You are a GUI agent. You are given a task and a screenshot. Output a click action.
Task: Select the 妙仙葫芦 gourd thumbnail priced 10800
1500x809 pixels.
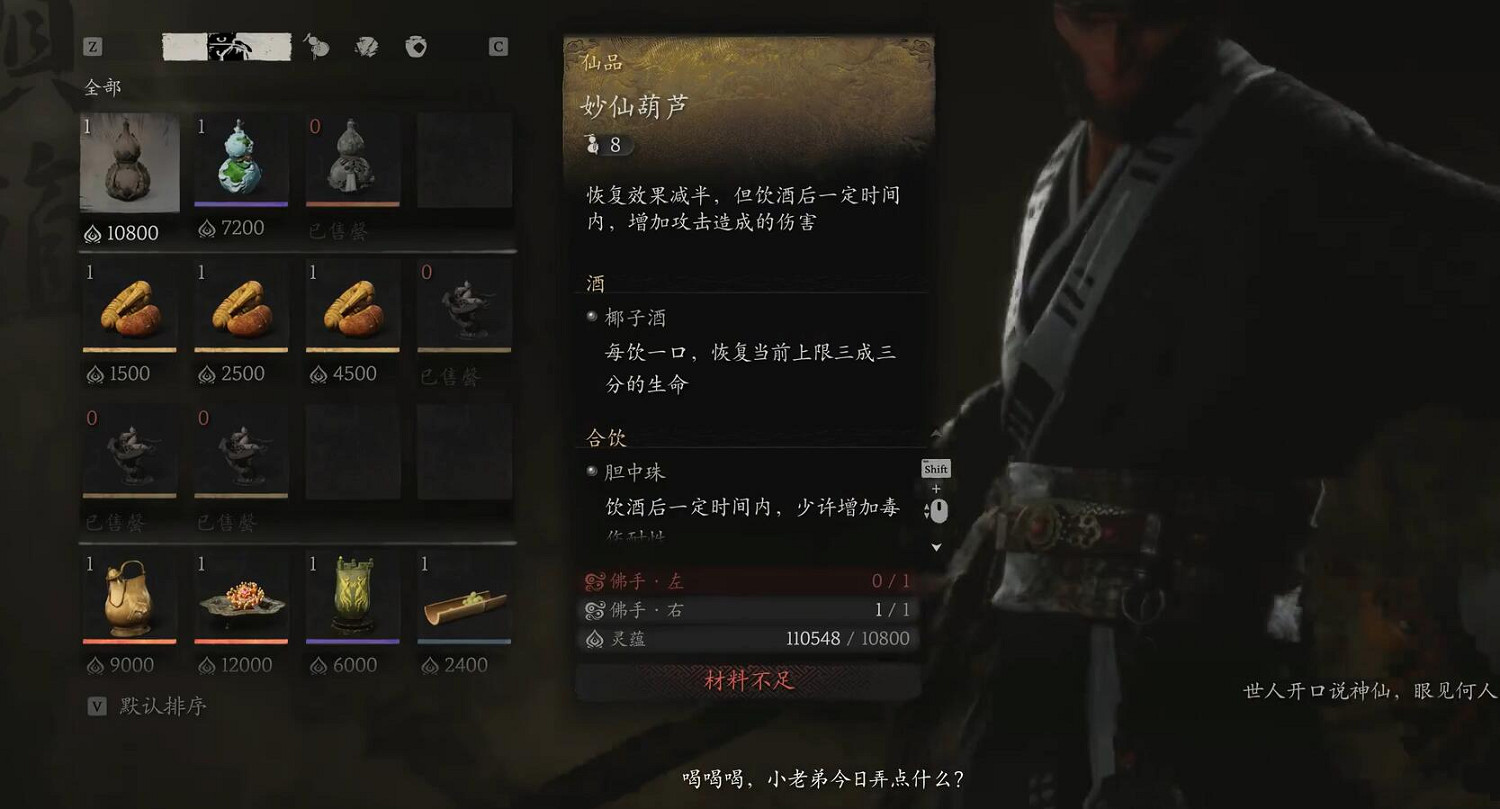pyautogui.click(x=129, y=160)
